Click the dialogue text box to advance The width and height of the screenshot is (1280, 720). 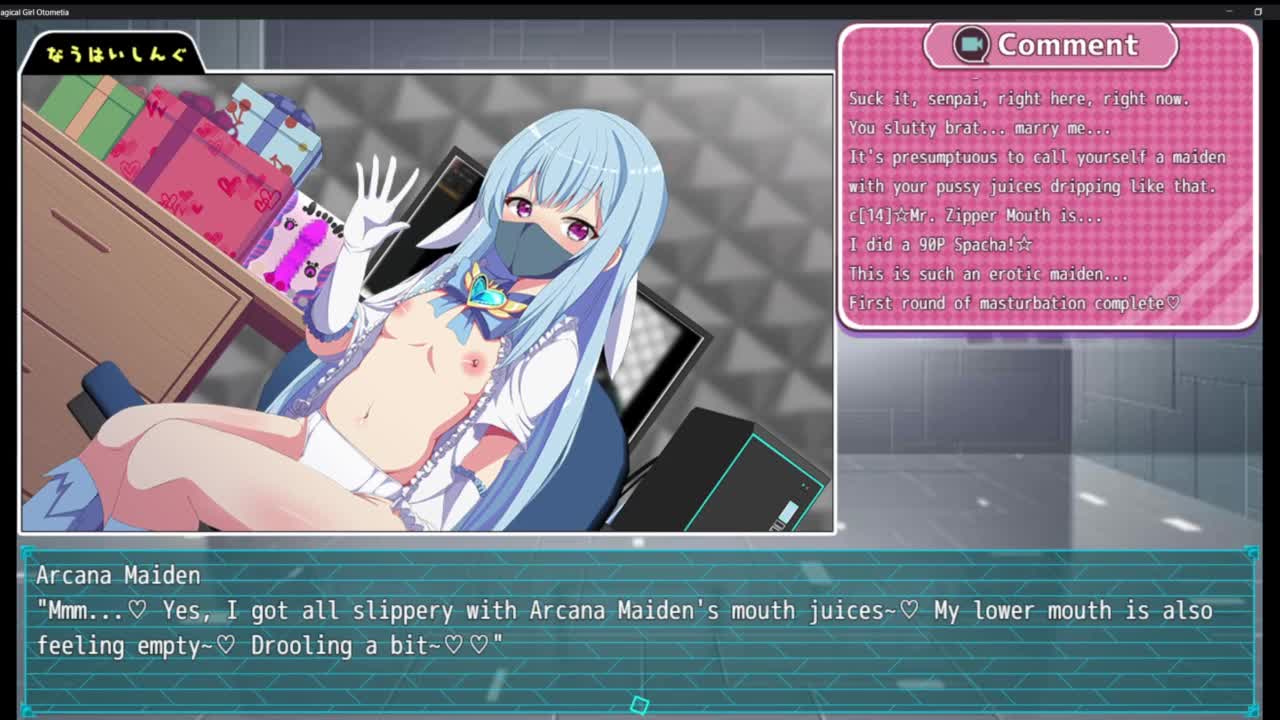click(640, 628)
